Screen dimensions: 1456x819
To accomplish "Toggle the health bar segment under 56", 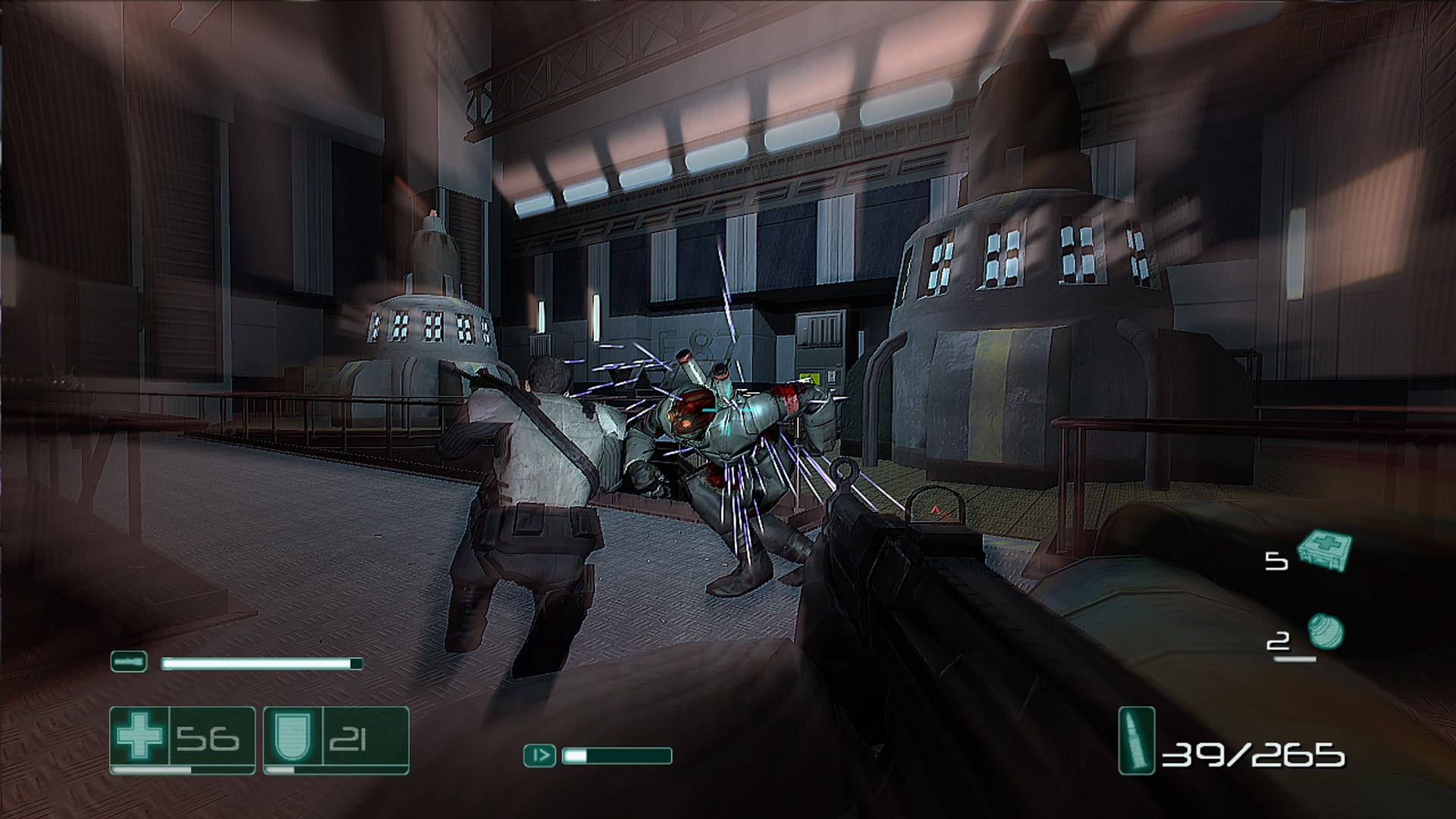I will click(182, 772).
